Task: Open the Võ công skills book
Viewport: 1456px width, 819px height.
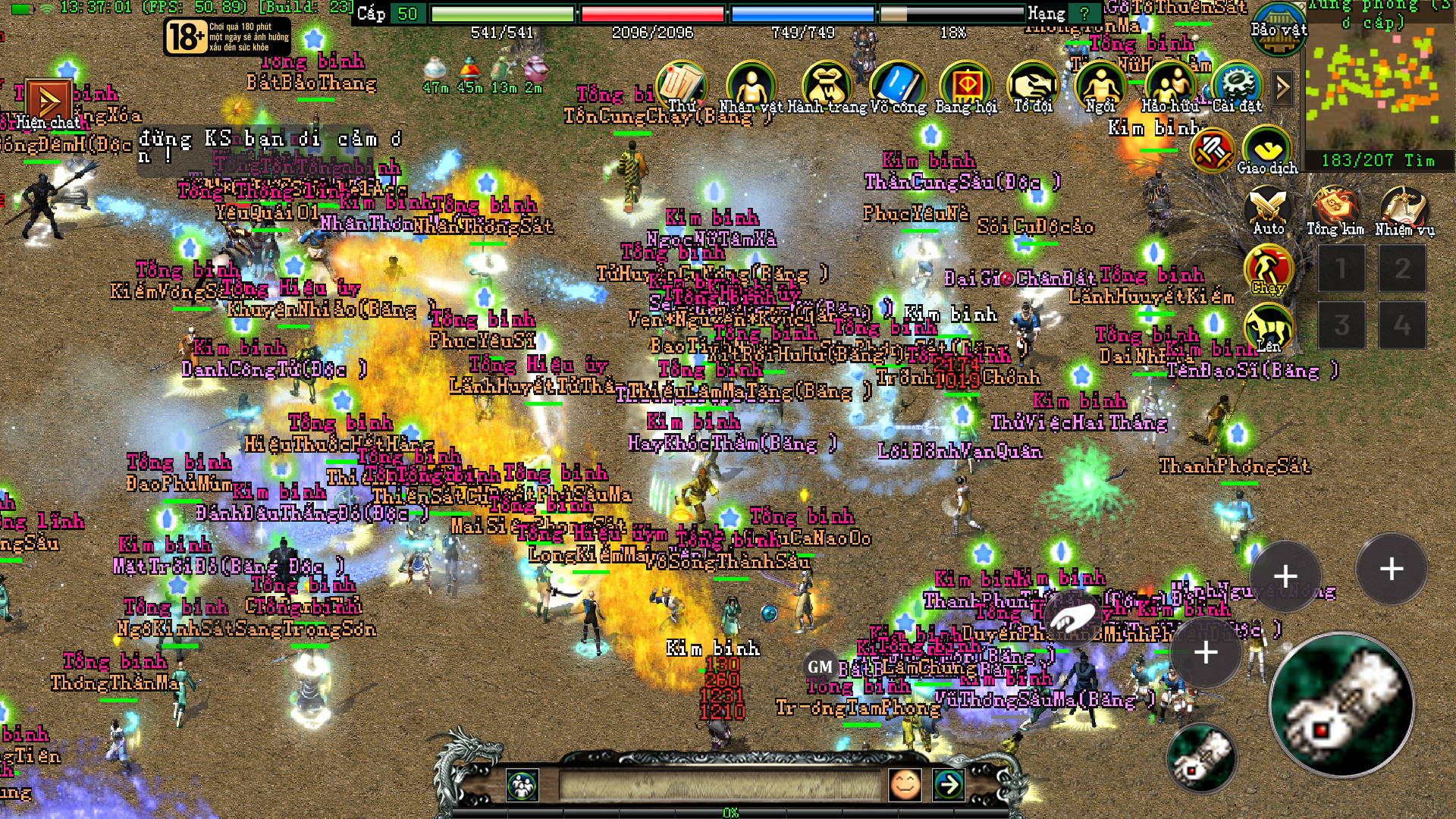Action: [899, 83]
